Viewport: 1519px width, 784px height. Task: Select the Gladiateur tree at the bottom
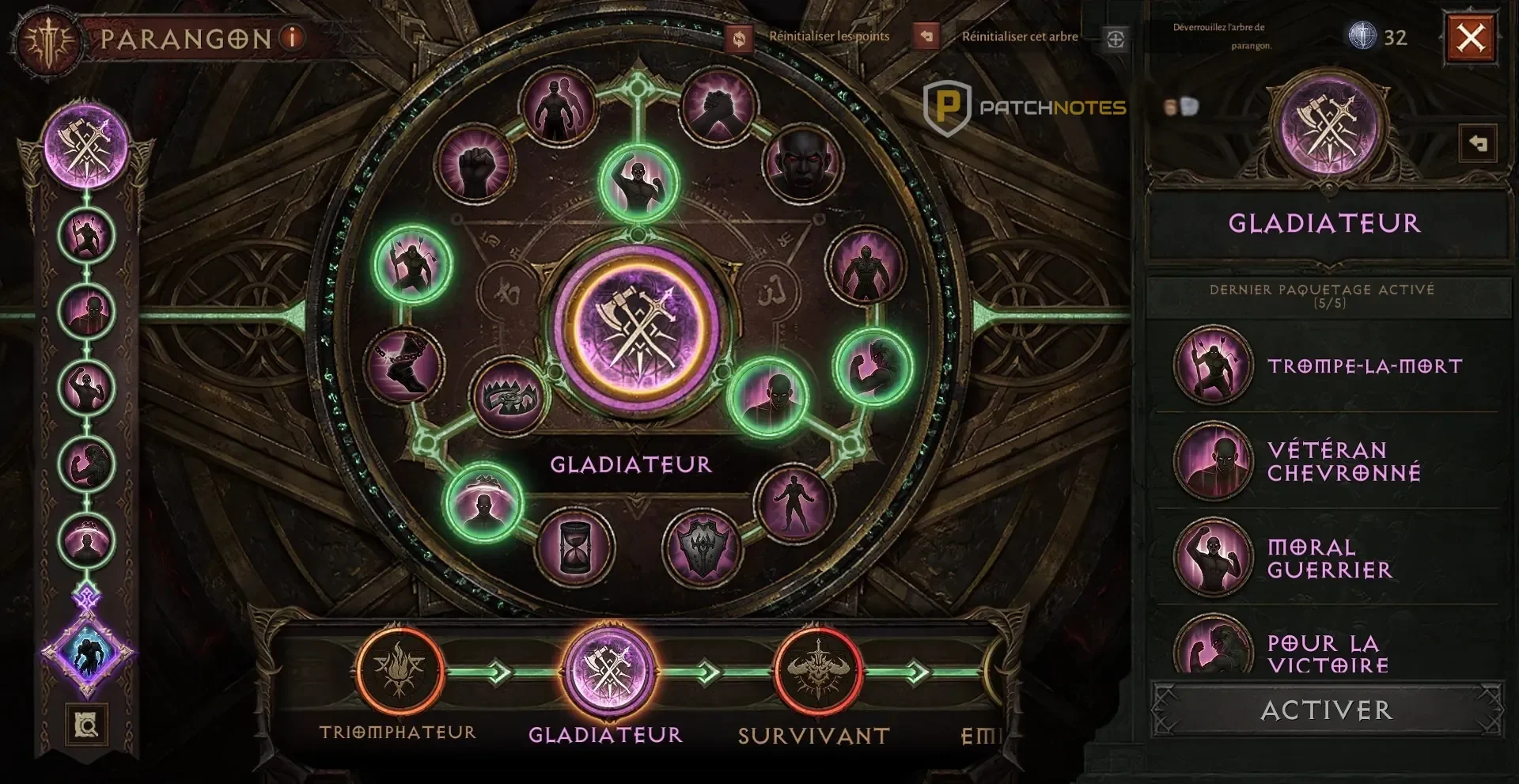point(608,671)
